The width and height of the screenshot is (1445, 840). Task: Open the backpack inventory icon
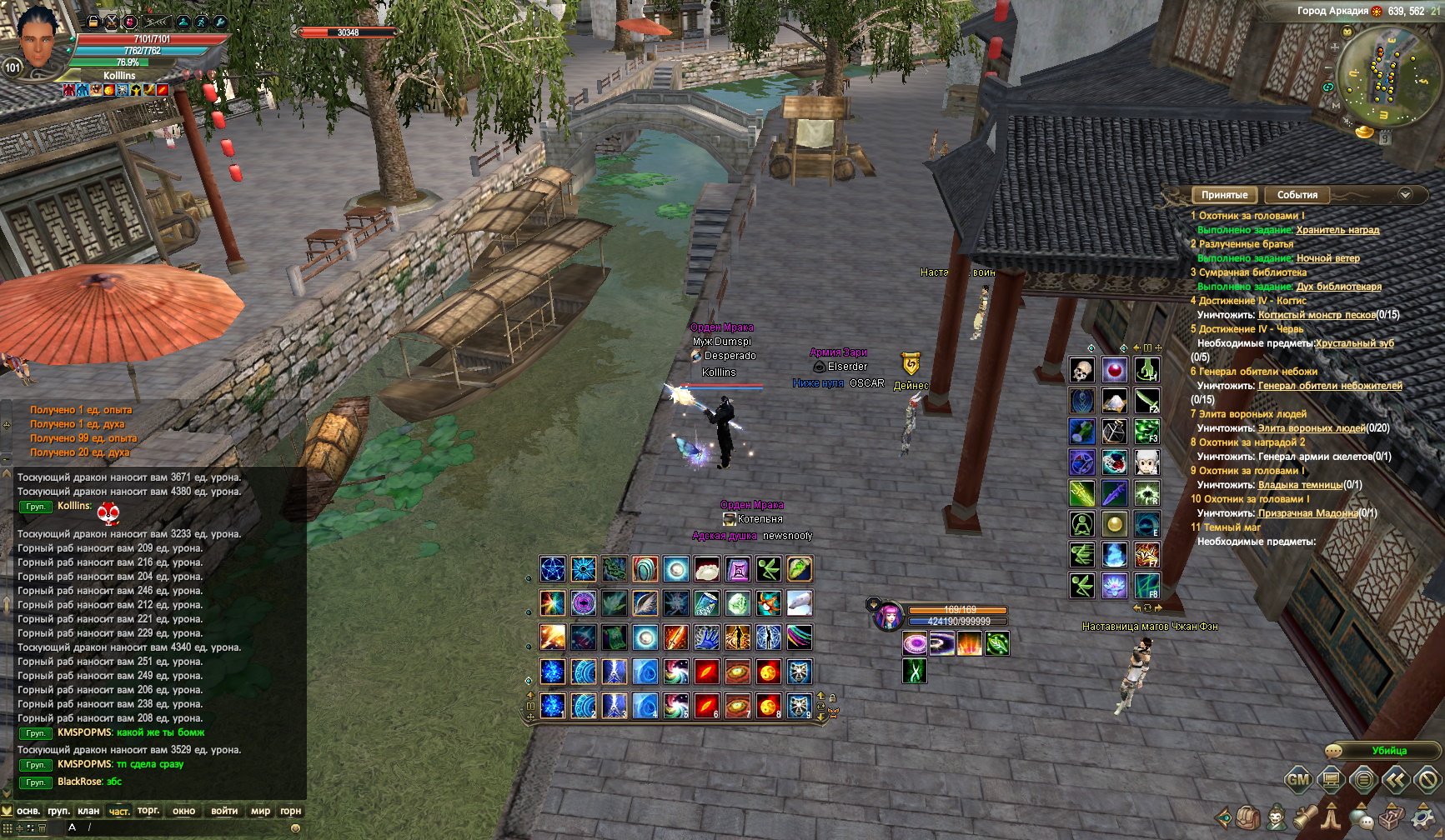(1248, 817)
